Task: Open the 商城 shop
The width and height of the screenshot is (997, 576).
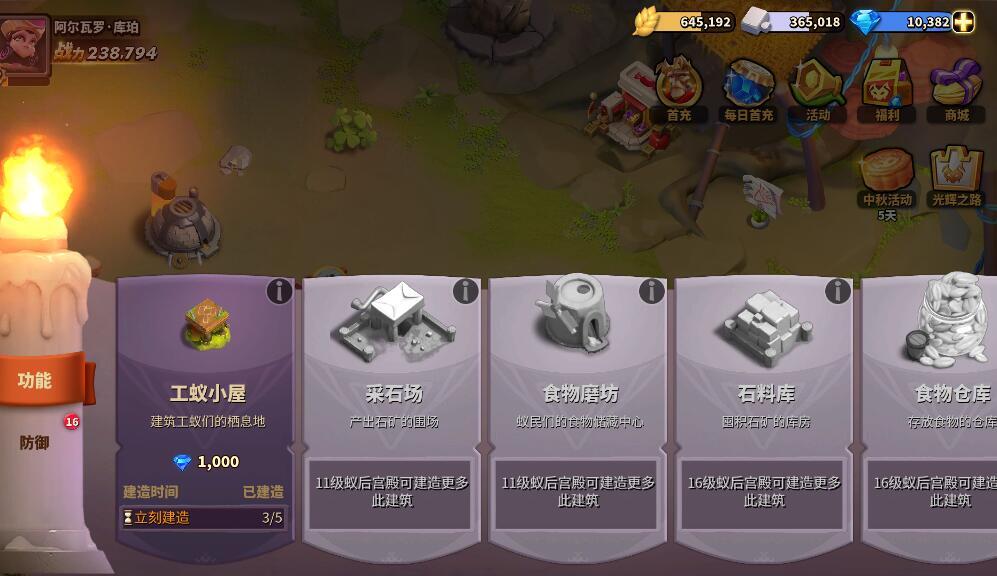Action: coord(956,90)
